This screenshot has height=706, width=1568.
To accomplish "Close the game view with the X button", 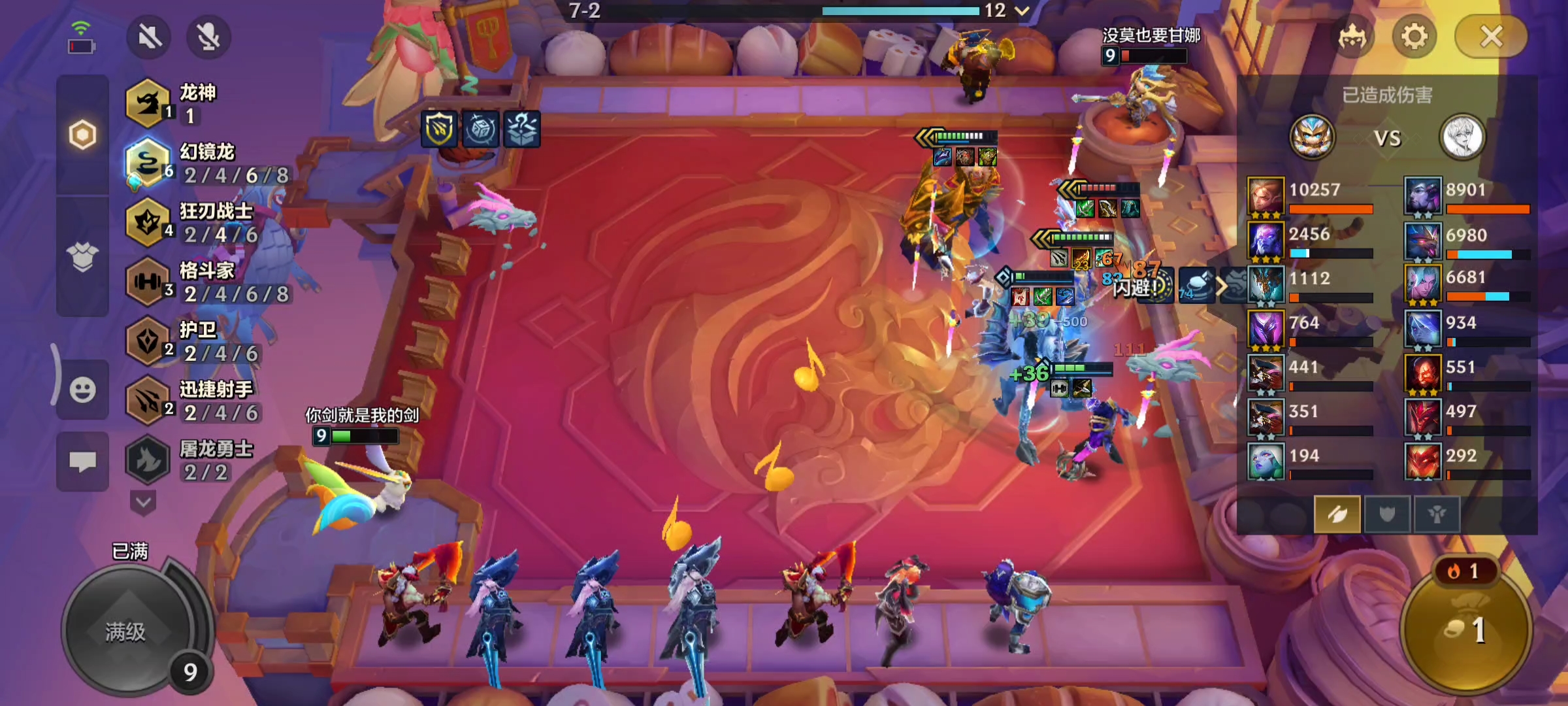I will click(1491, 37).
